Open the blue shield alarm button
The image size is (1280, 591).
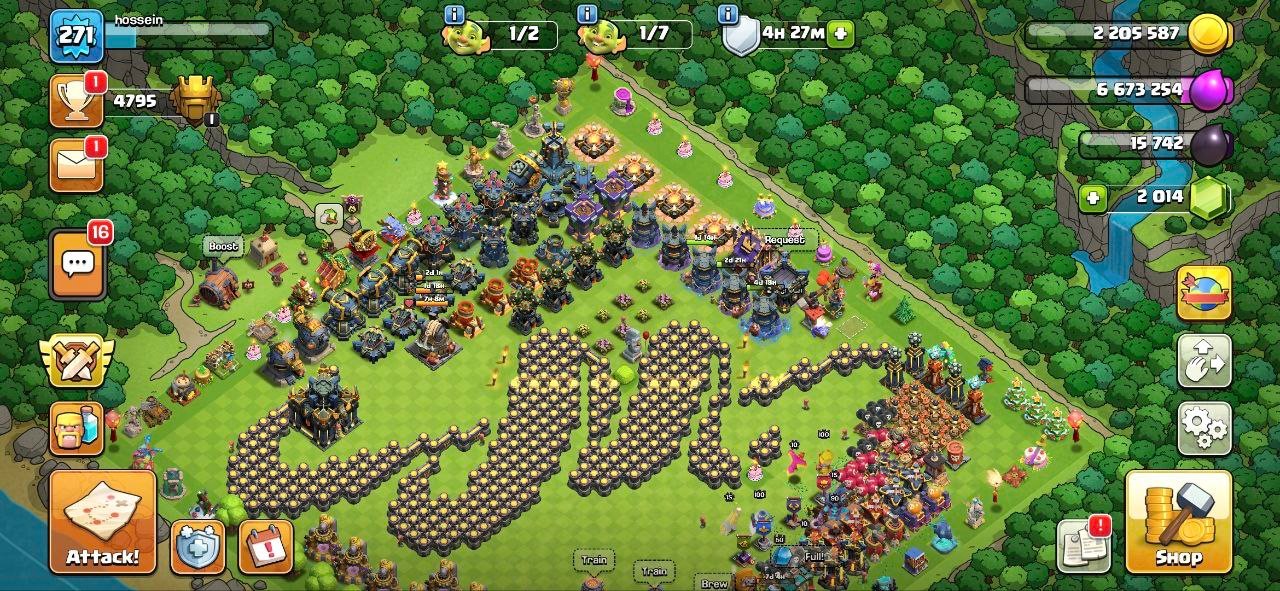(x=197, y=547)
